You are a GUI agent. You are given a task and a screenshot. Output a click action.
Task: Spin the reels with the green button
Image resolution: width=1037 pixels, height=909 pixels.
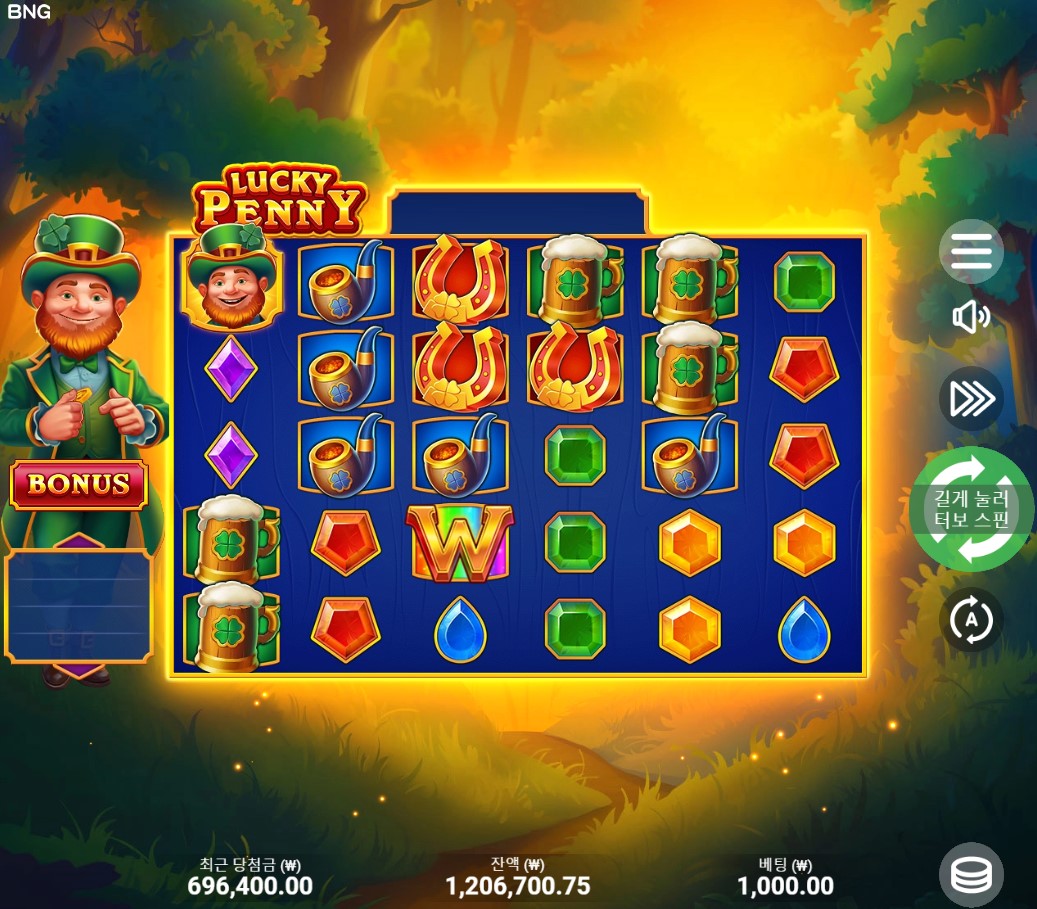point(971,509)
